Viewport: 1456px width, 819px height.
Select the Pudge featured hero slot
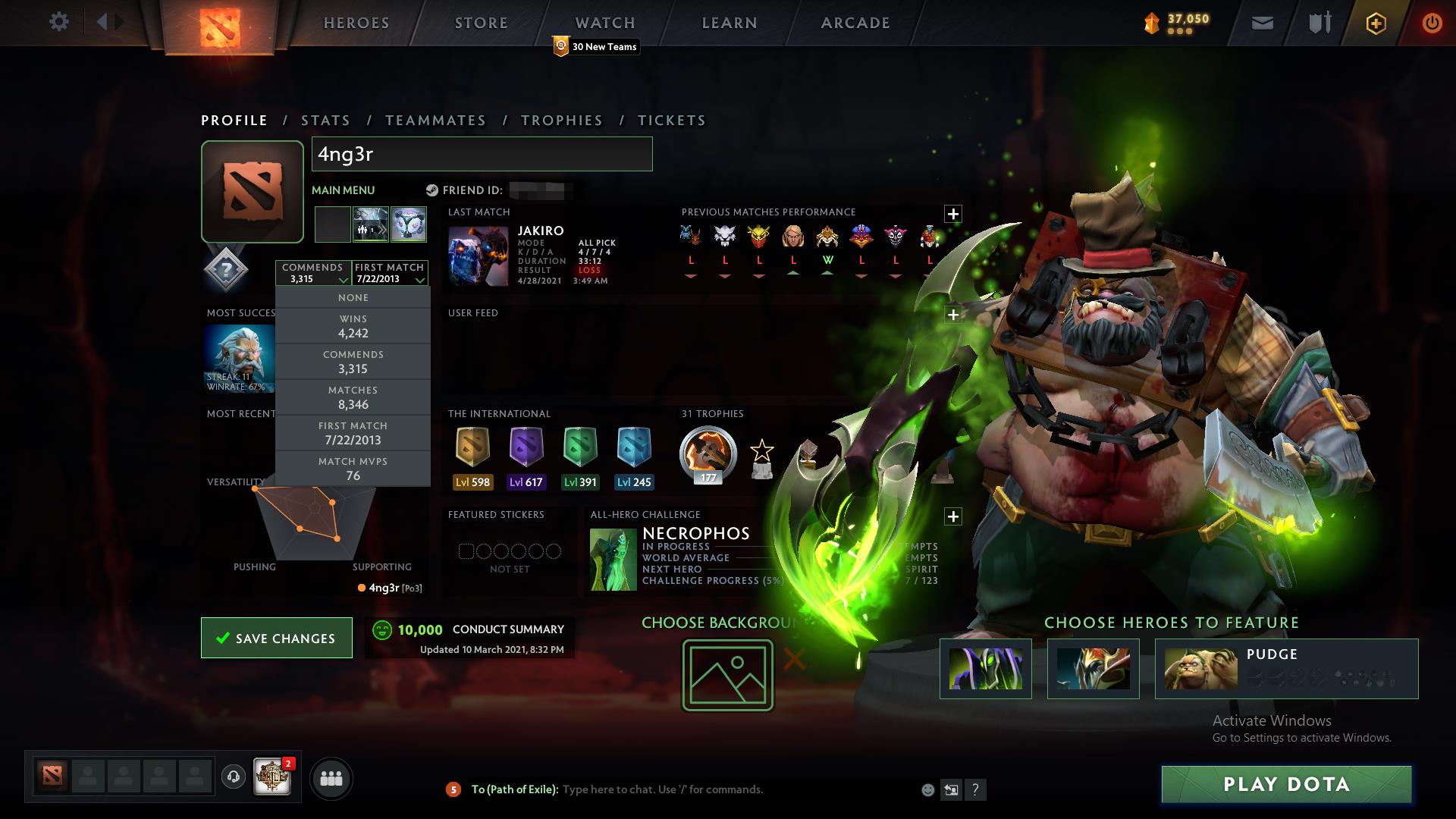click(x=1286, y=668)
